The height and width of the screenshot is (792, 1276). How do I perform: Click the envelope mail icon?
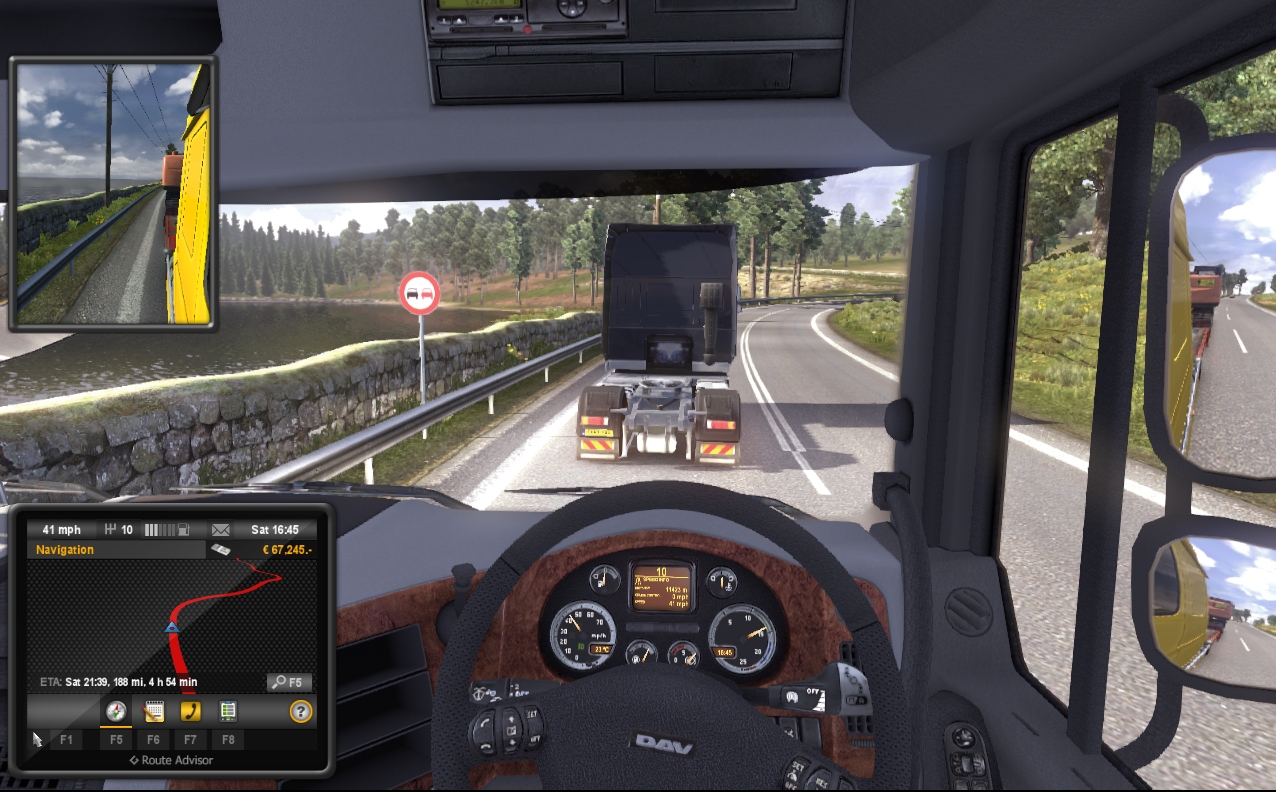point(221,530)
